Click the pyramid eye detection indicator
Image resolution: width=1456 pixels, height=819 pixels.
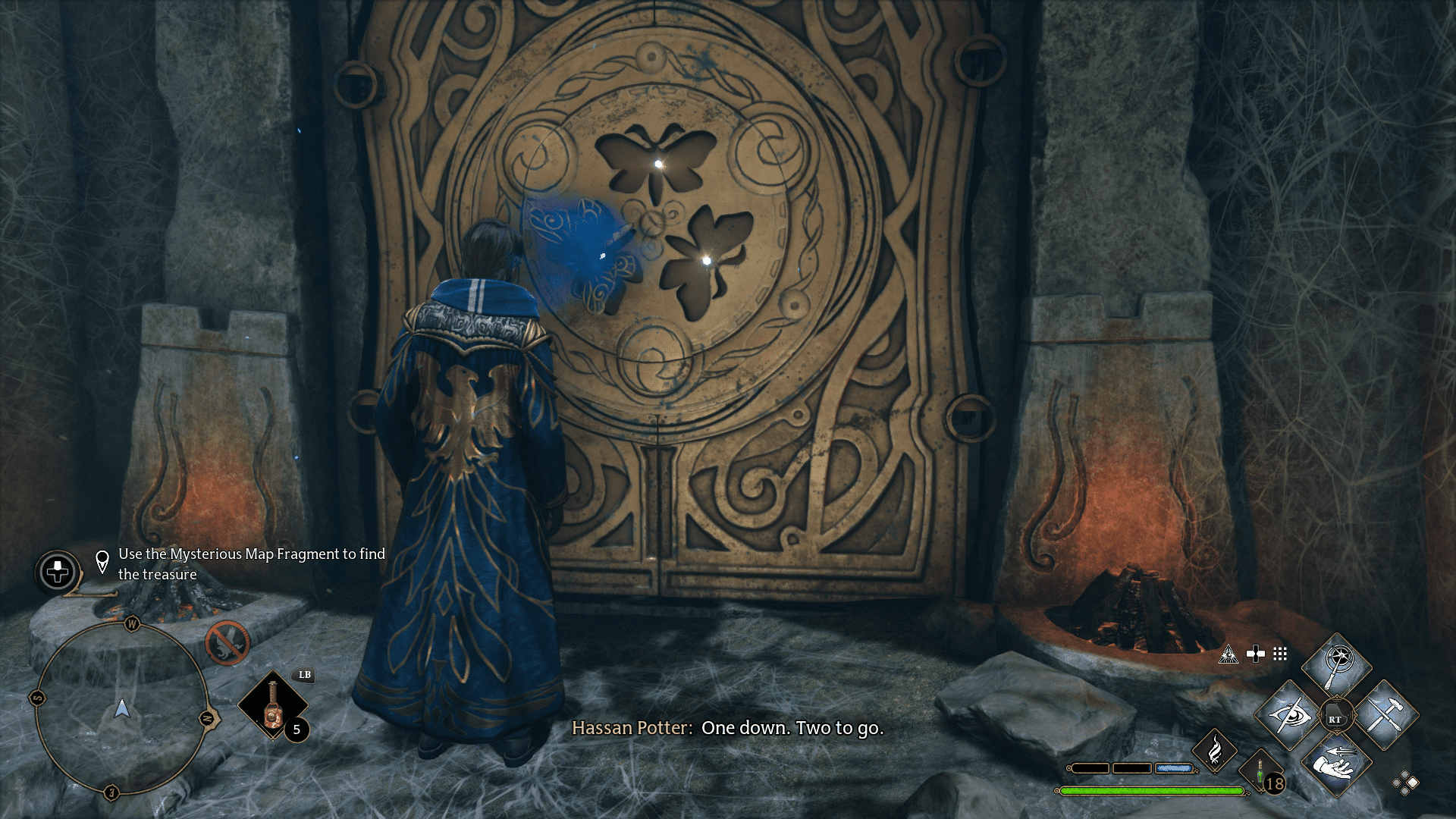coord(1228,654)
